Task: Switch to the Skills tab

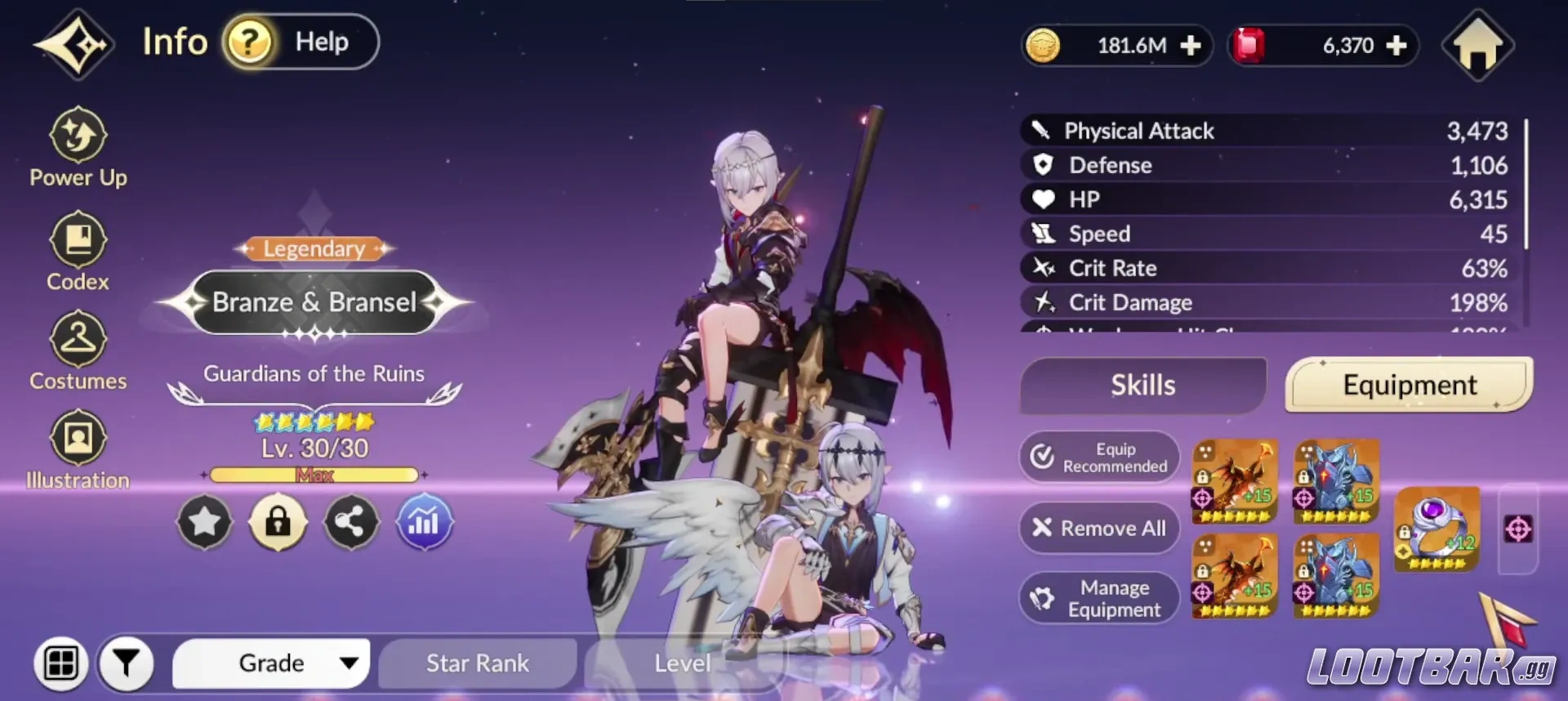Action: click(1143, 385)
